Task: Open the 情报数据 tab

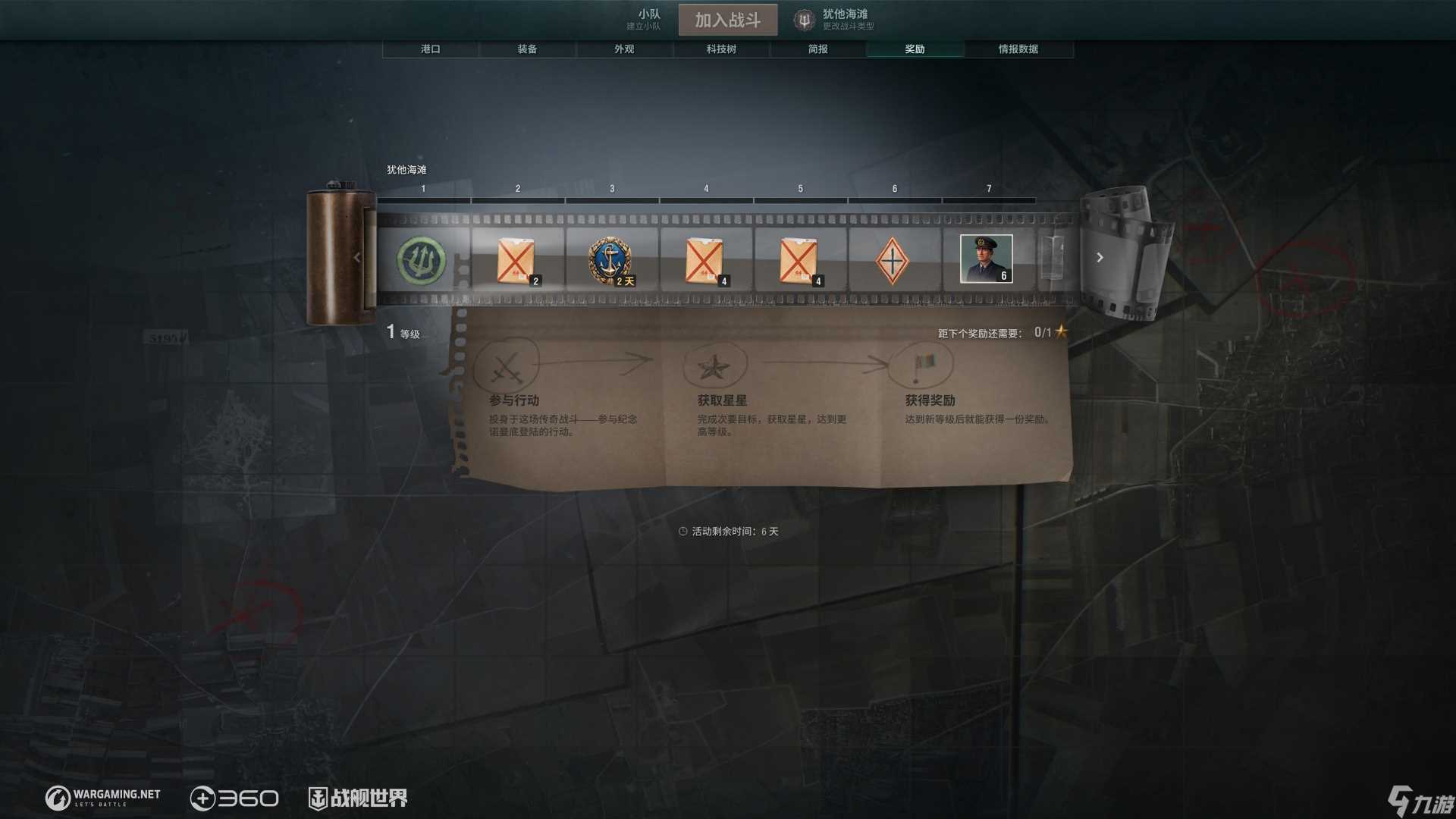Action: [1018, 49]
